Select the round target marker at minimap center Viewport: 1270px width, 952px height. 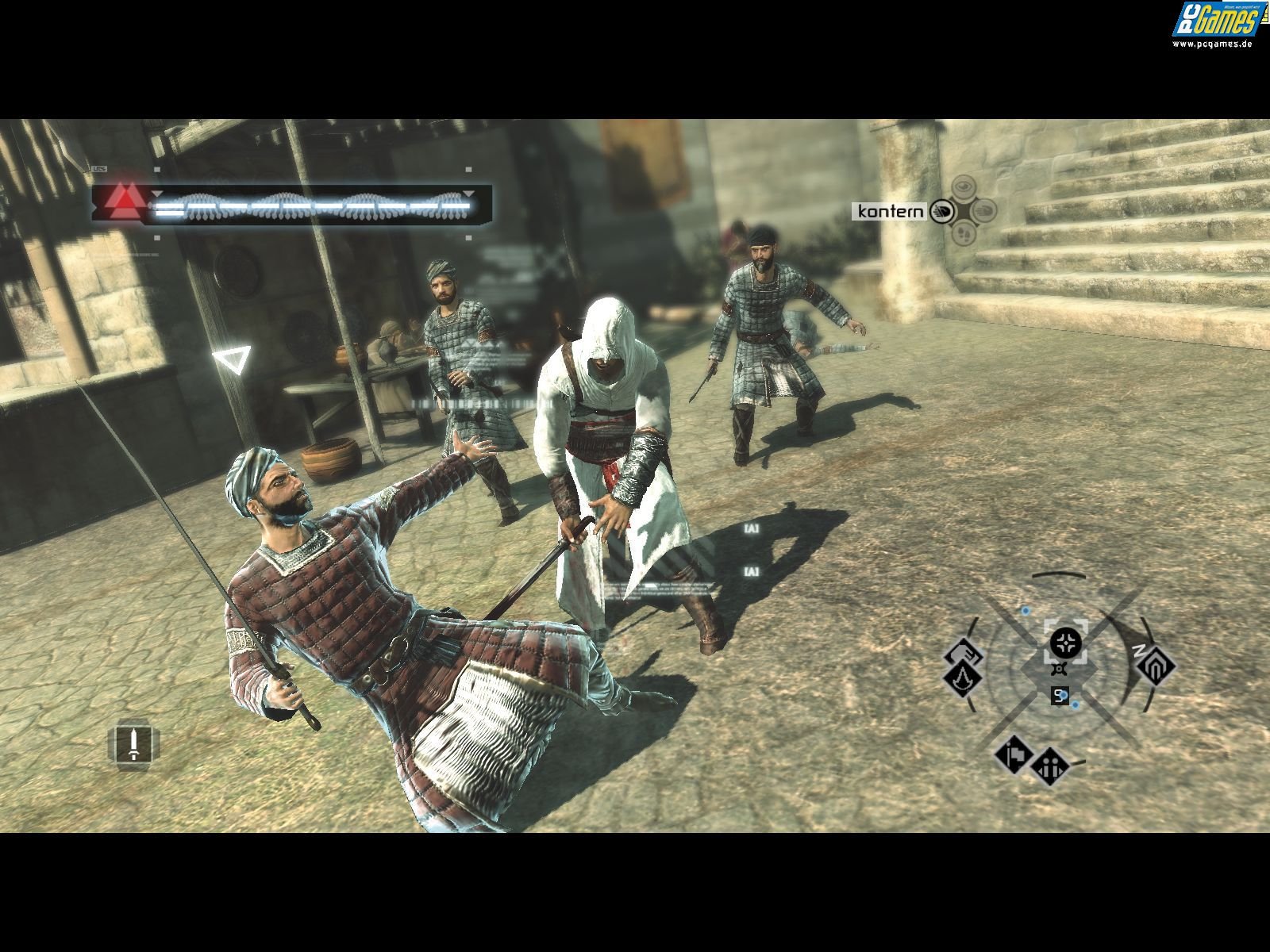coord(1064,641)
